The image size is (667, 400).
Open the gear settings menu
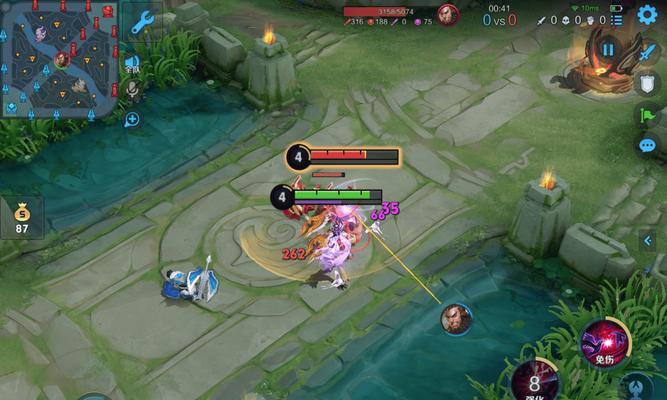[x=647, y=15]
